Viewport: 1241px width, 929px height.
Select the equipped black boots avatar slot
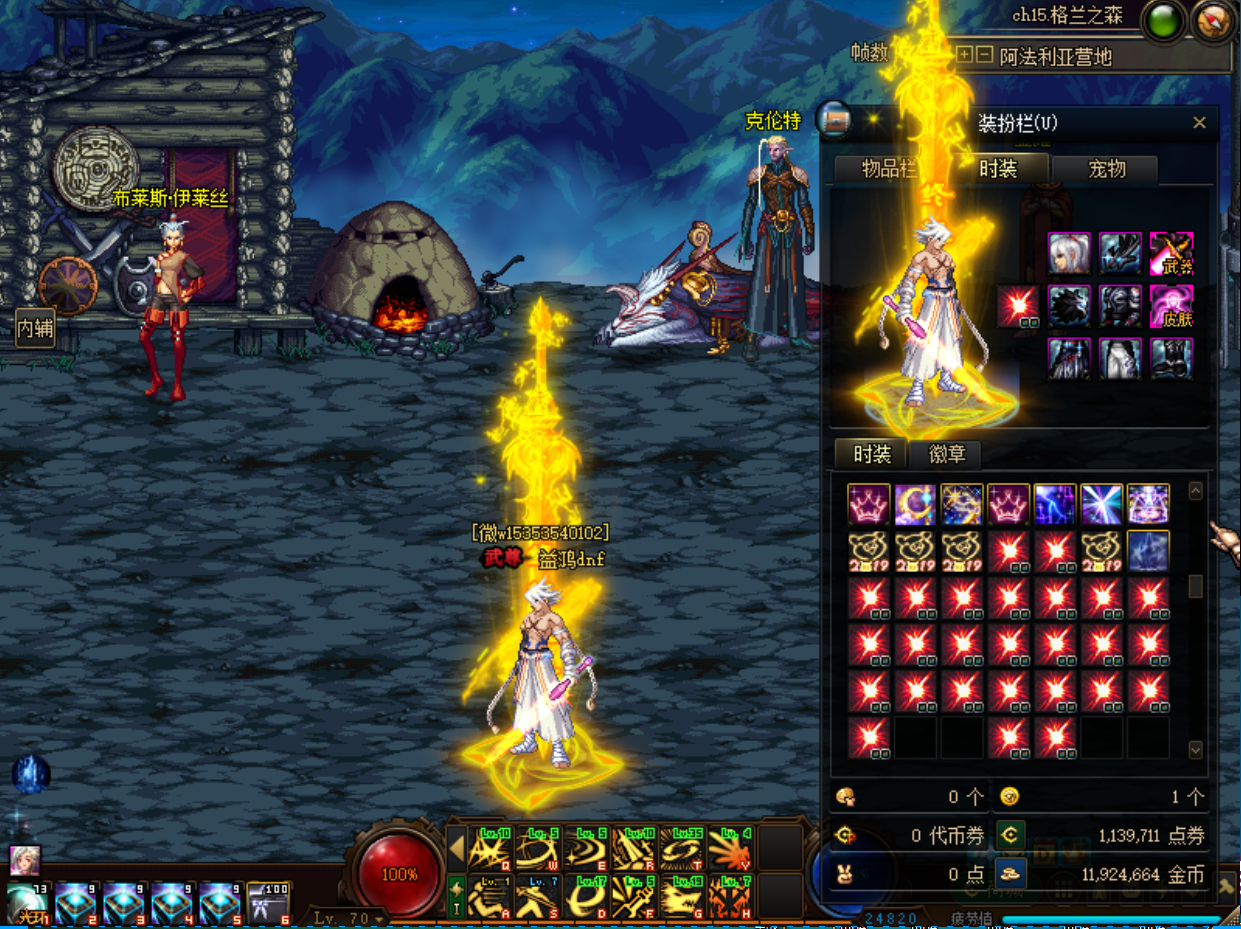(x=1171, y=358)
